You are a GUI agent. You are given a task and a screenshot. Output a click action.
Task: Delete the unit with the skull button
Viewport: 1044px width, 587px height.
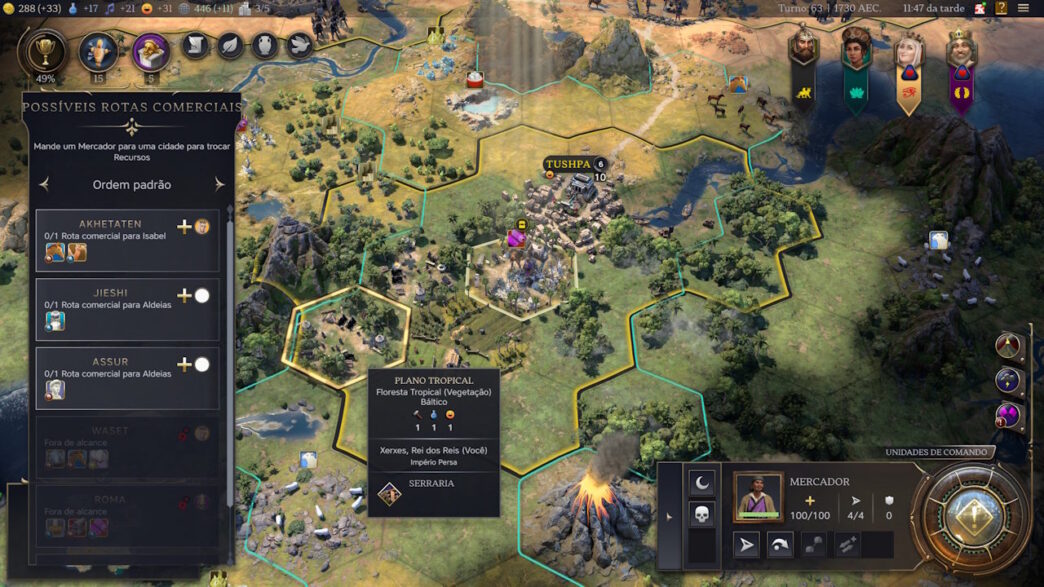(702, 515)
